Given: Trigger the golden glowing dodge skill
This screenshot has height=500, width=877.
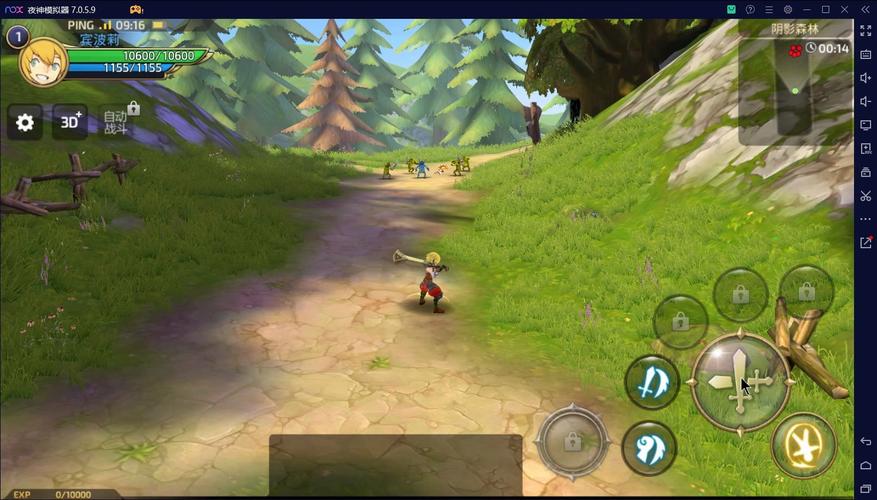Looking at the screenshot, I should pos(804,445).
